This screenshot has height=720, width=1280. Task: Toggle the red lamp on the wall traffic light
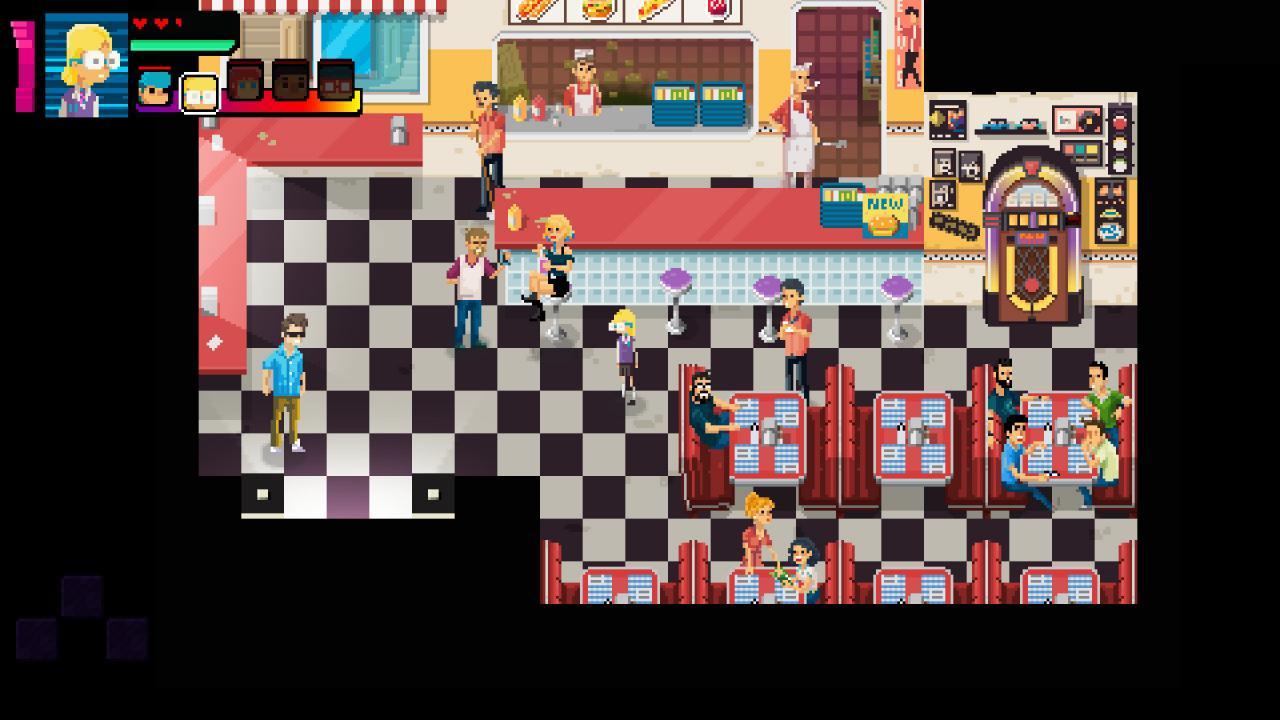pos(1119,121)
